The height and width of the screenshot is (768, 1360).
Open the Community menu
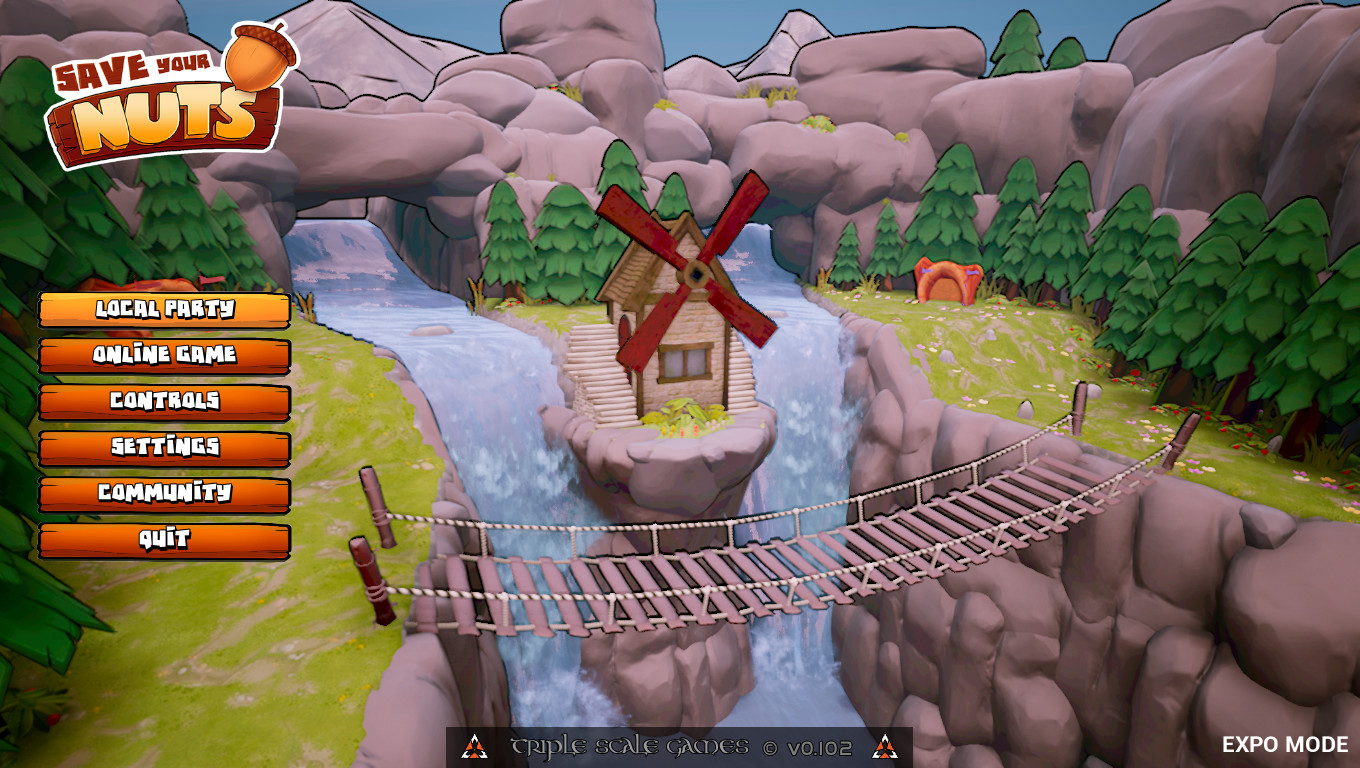(x=163, y=493)
